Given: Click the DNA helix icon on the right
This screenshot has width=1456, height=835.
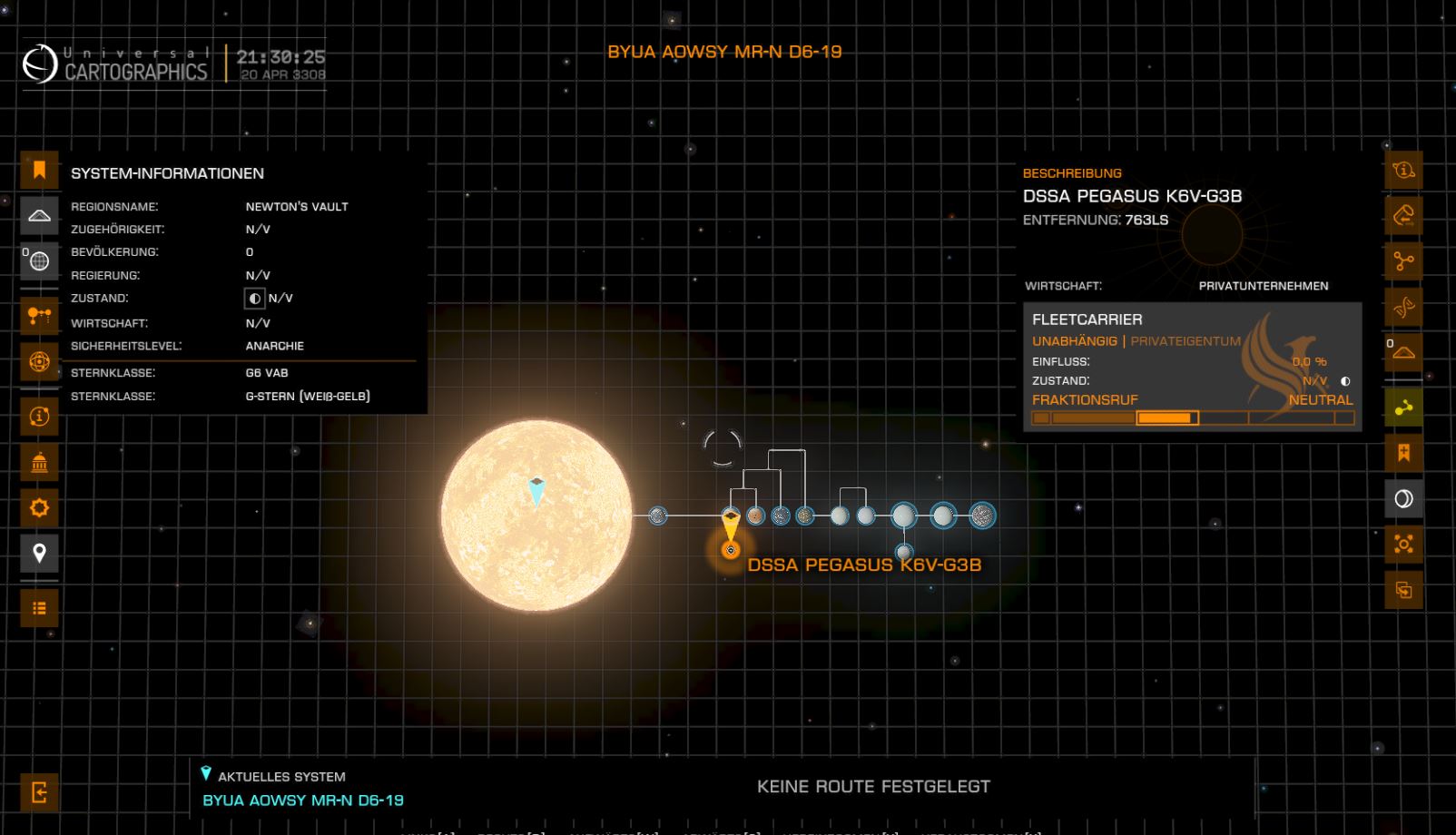Looking at the screenshot, I should click(1403, 308).
